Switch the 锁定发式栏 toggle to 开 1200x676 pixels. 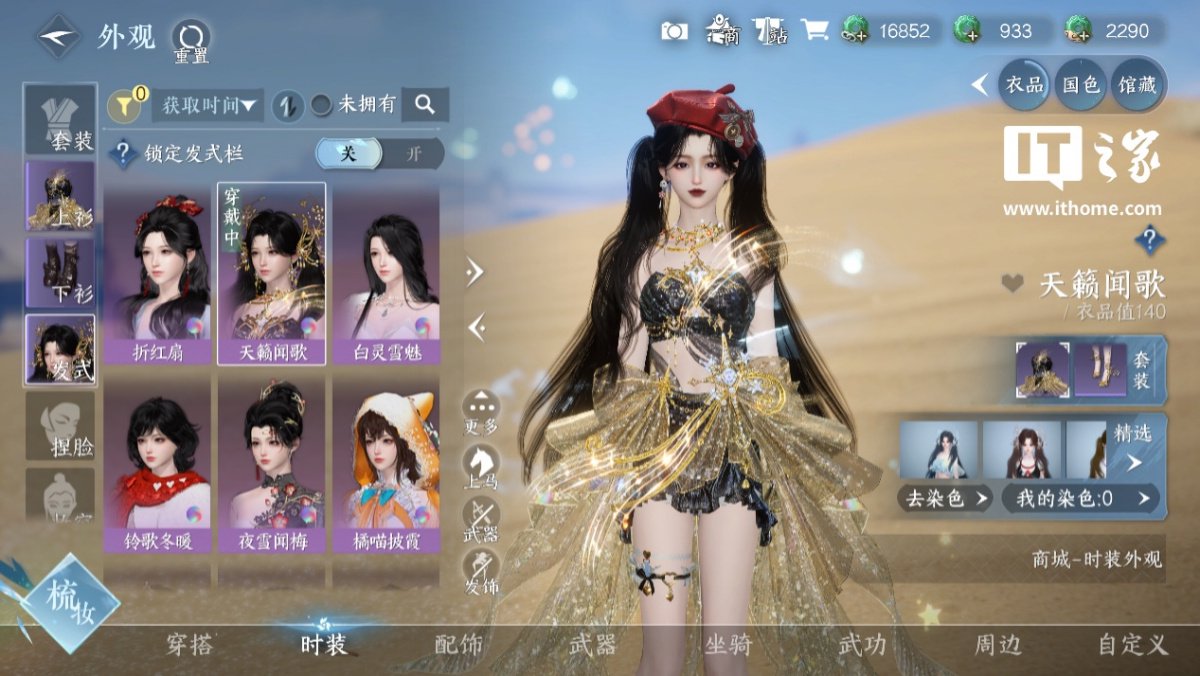(412, 154)
